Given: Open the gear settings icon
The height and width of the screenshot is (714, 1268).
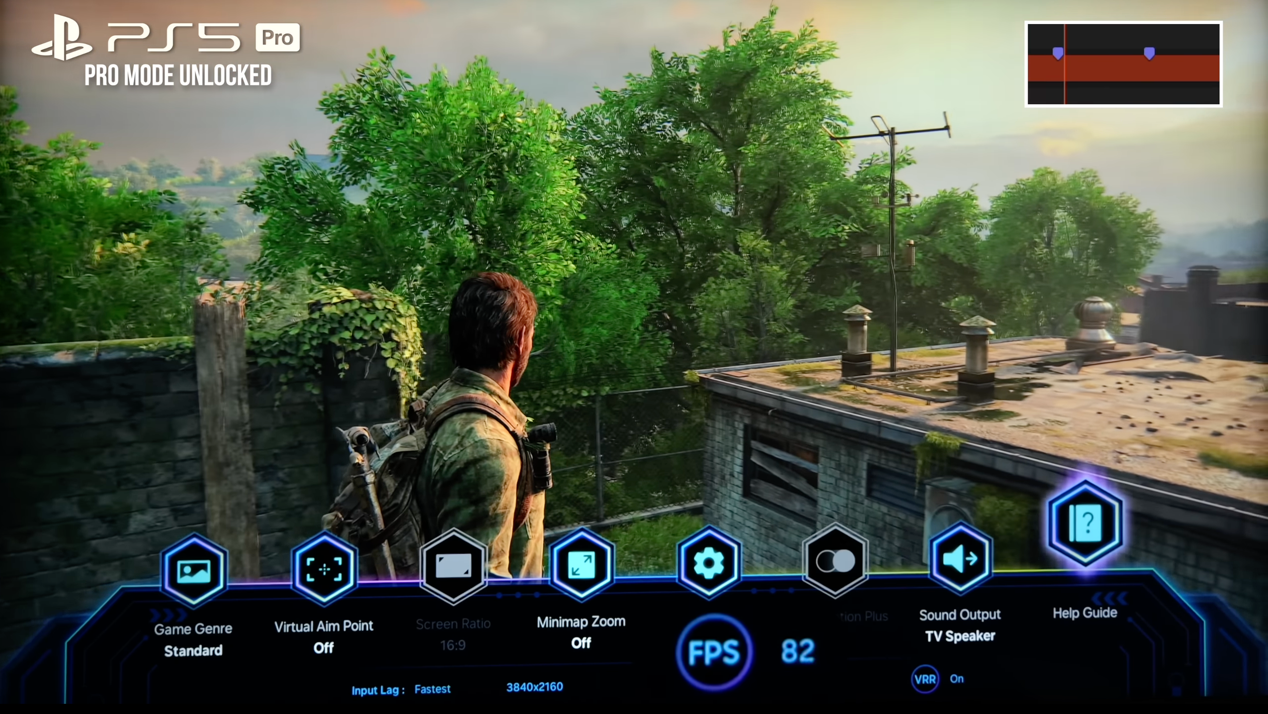Looking at the screenshot, I should (x=708, y=563).
